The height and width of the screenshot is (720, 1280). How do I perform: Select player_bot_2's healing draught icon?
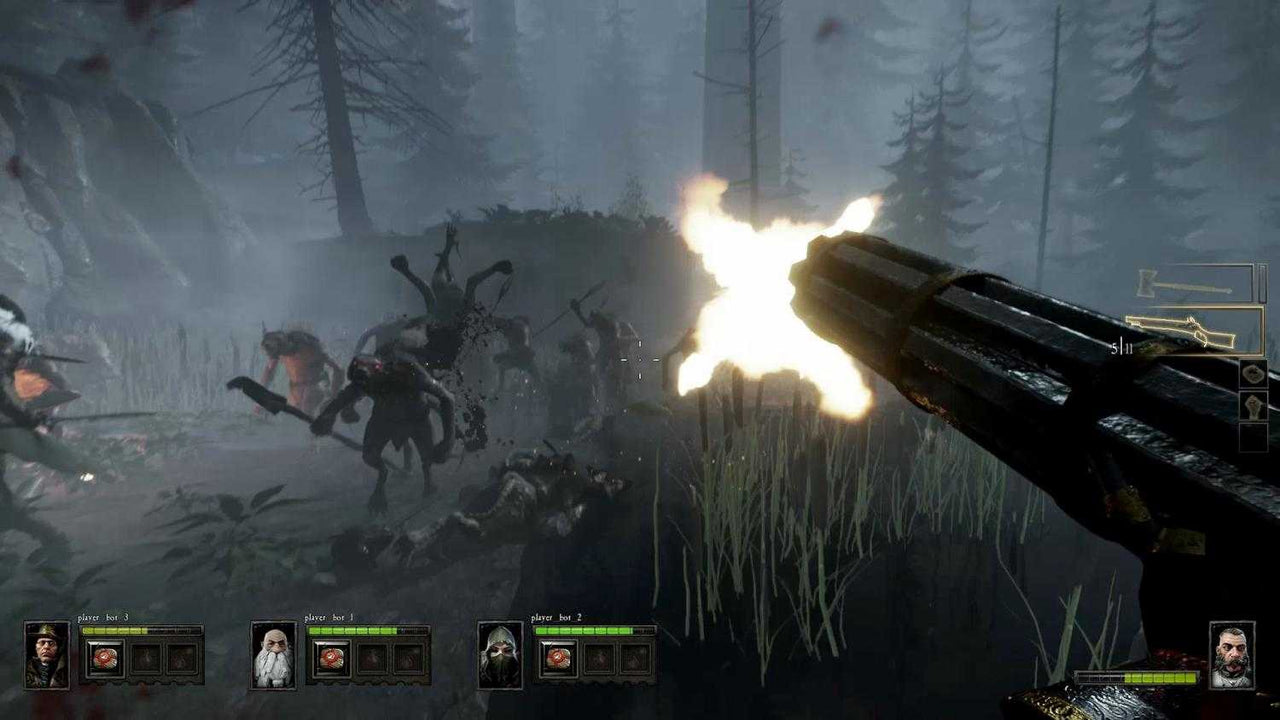click(x=558, y=657)
